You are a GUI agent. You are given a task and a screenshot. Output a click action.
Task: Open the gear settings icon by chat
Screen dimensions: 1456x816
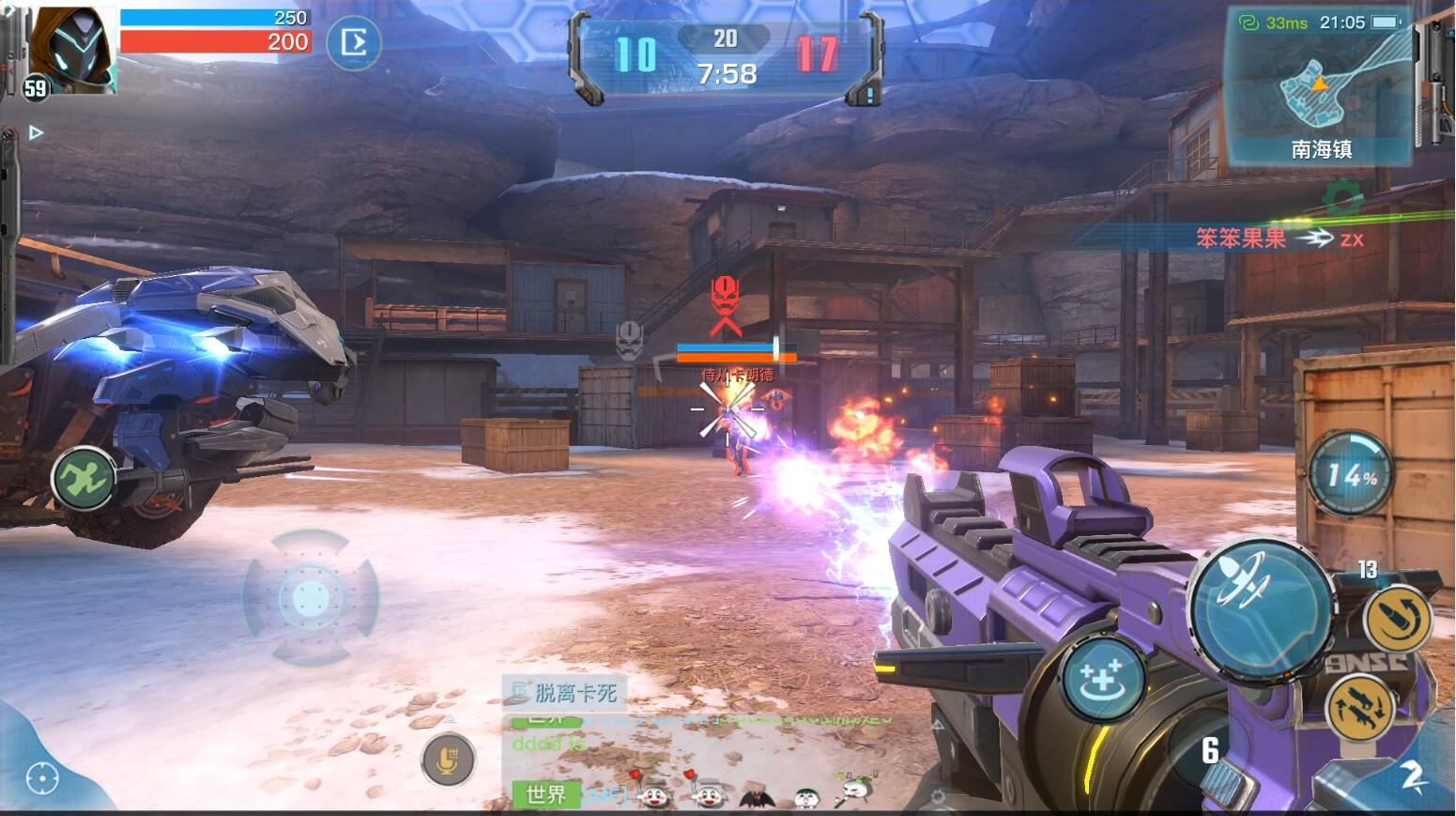pos(937,797)
